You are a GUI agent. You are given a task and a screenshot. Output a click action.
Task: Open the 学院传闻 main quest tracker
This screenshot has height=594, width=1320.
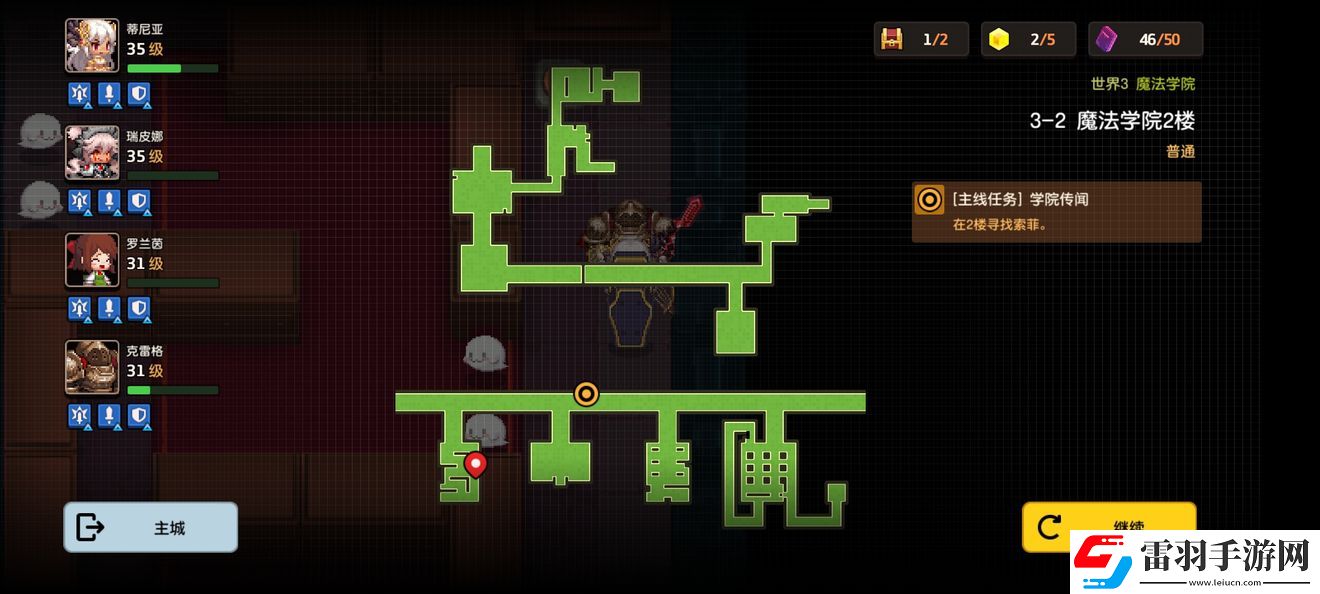1056,211
